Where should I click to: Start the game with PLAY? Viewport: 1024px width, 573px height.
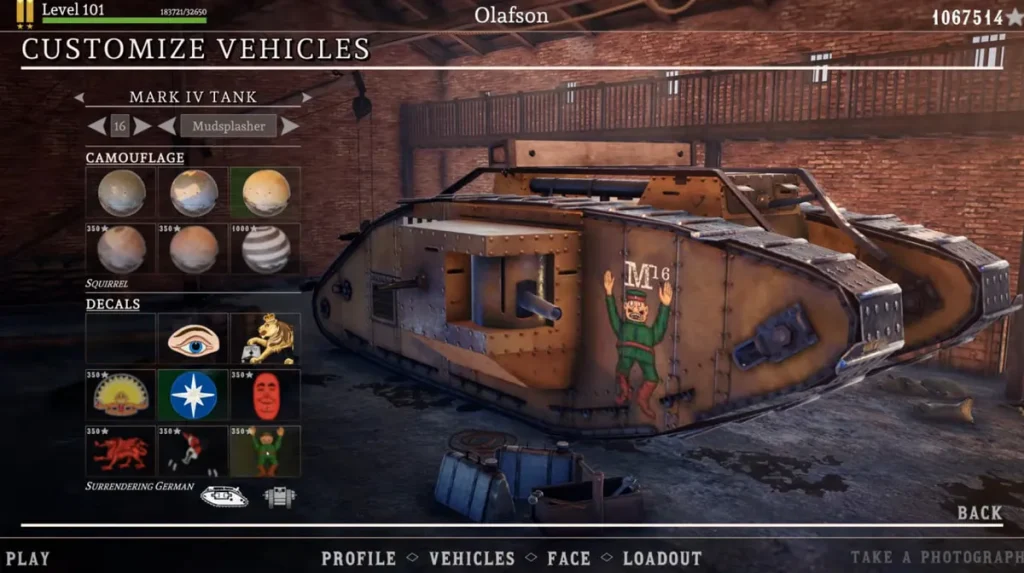tap(27, 559)
